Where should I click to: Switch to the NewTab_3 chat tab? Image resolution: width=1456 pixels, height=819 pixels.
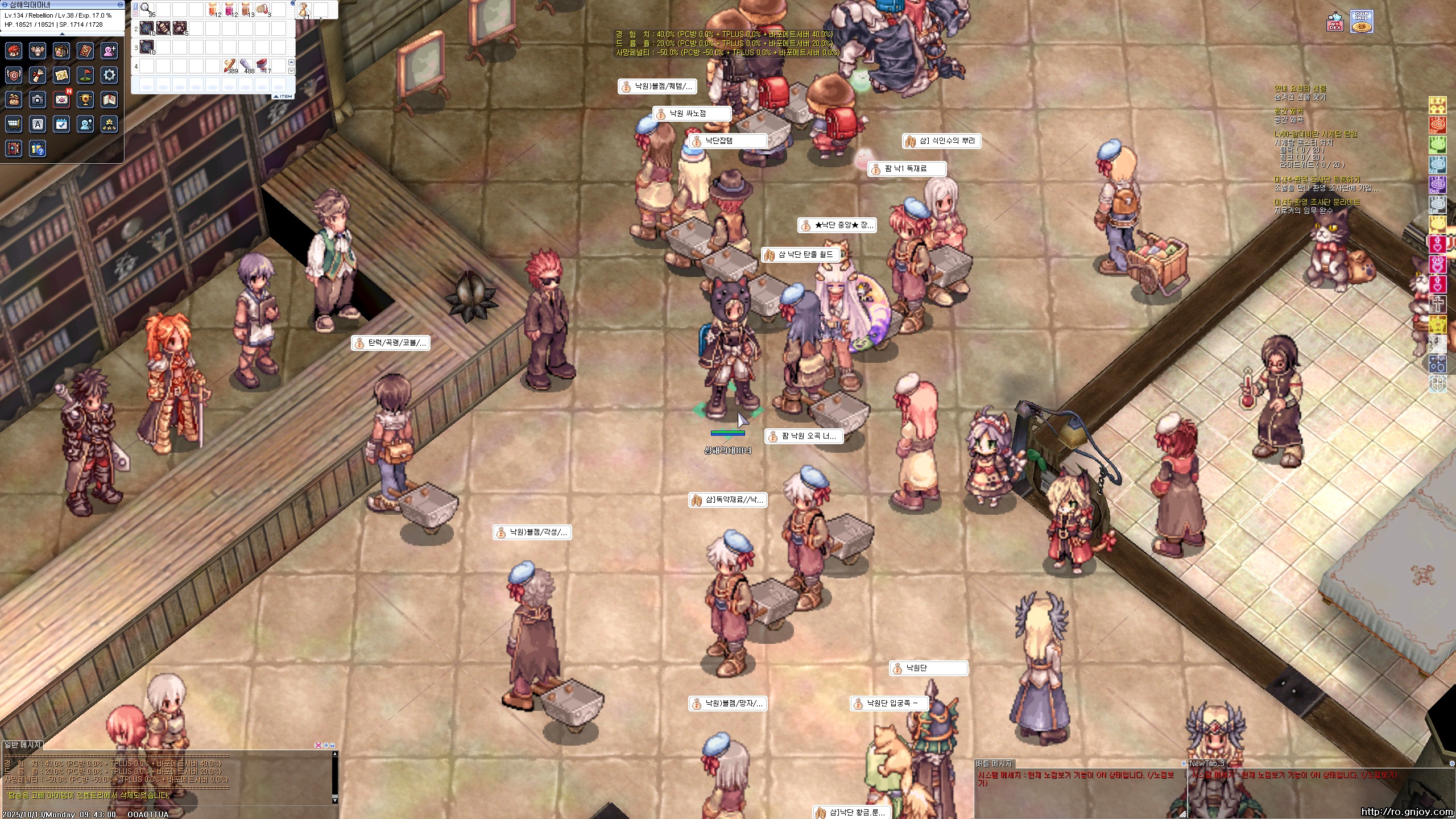tap(1206, 763)
